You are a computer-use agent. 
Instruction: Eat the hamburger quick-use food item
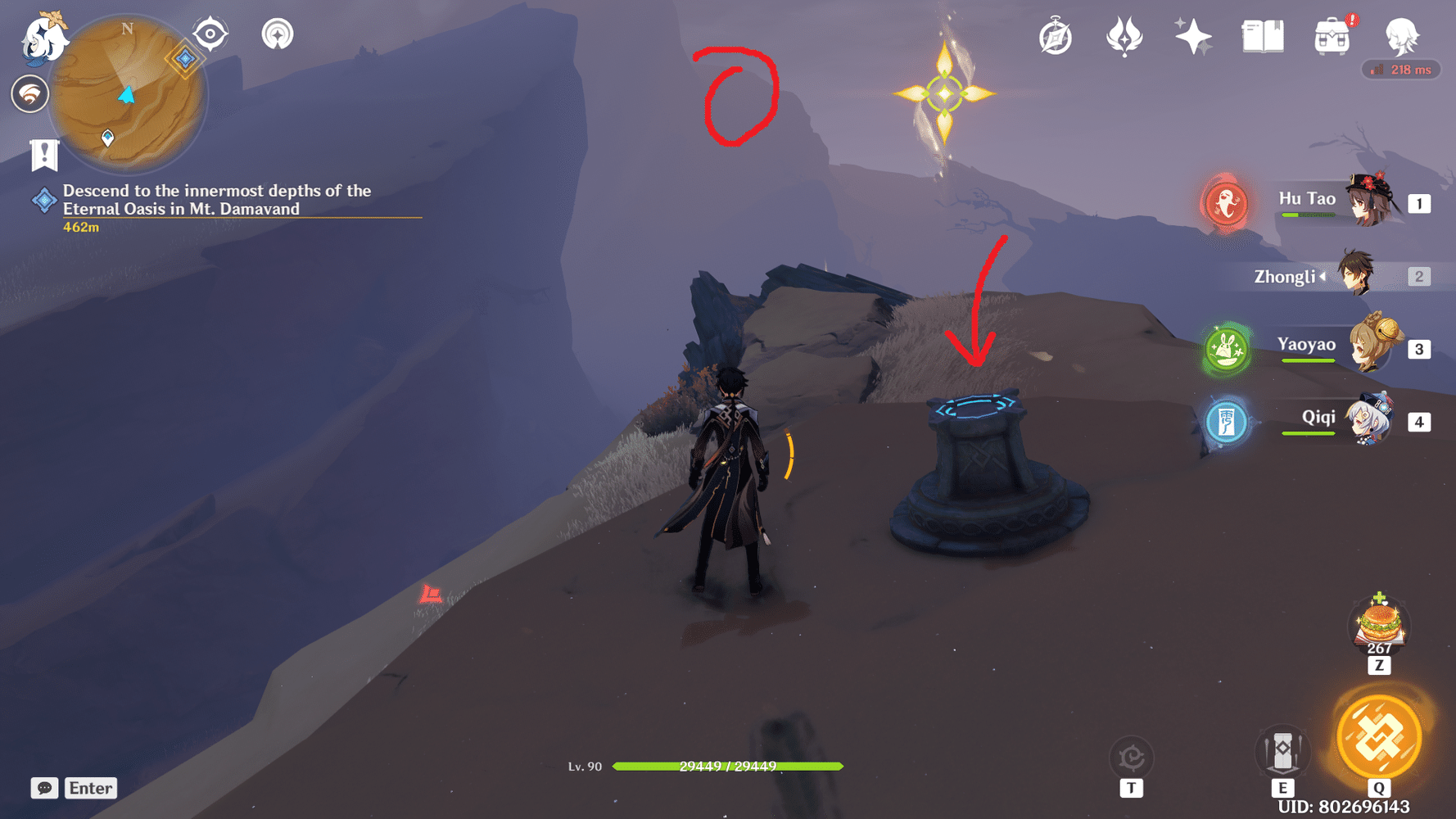coord(1378,626)
